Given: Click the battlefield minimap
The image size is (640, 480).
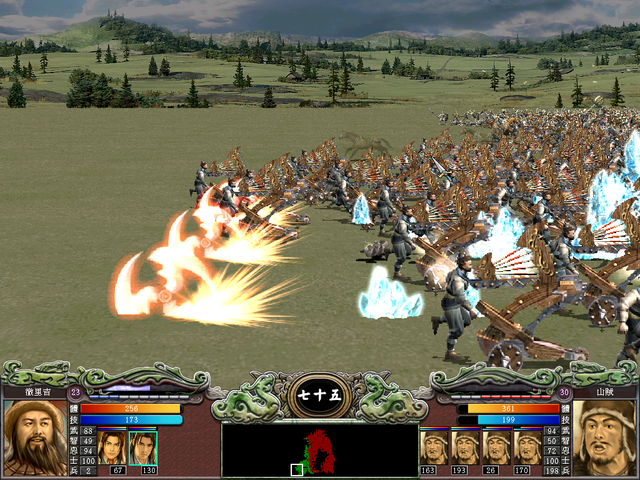Looking at the screenshot, I should [319, 450].
